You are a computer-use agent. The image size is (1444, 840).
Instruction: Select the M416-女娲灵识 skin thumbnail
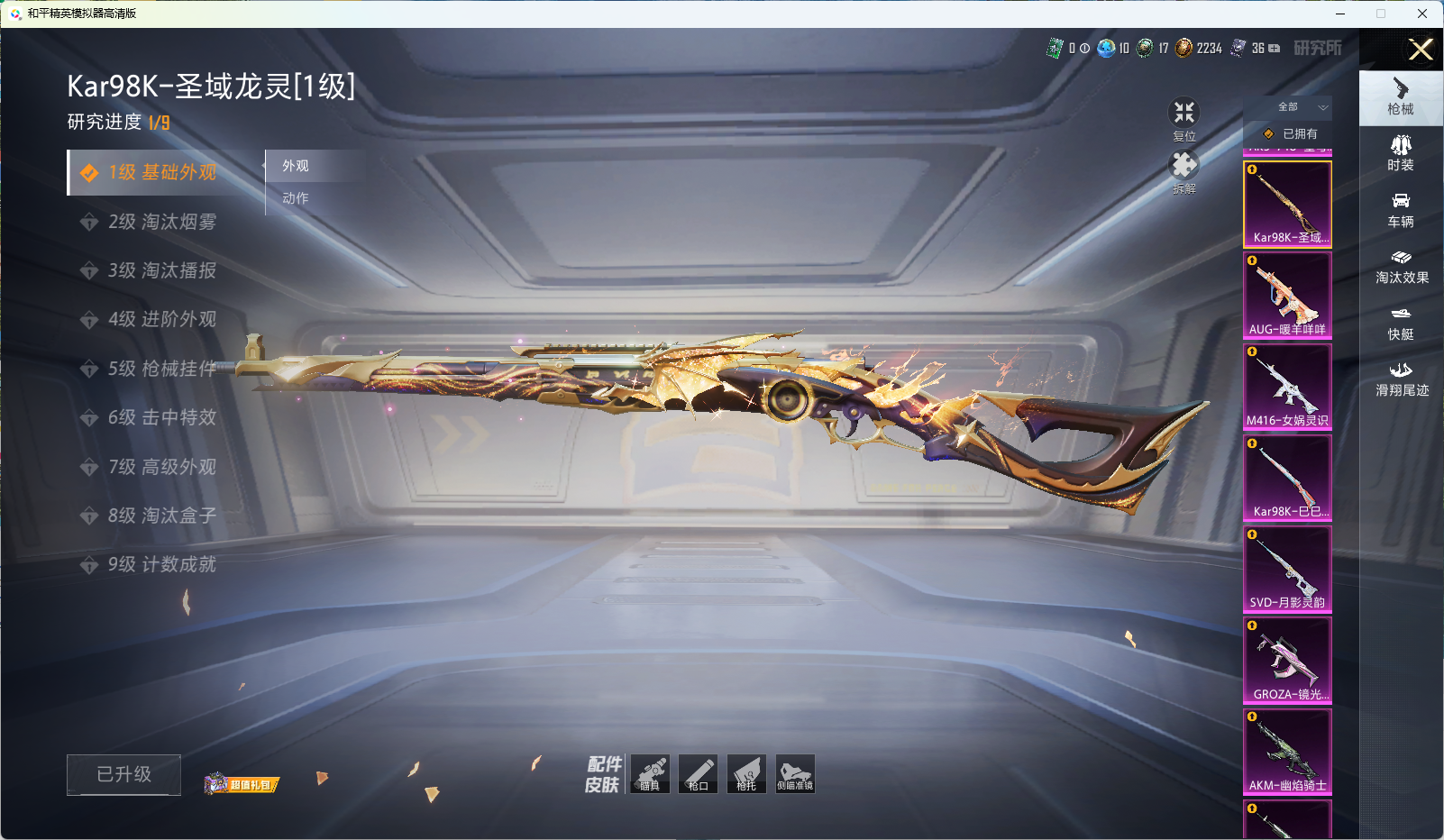(1287, 387)
